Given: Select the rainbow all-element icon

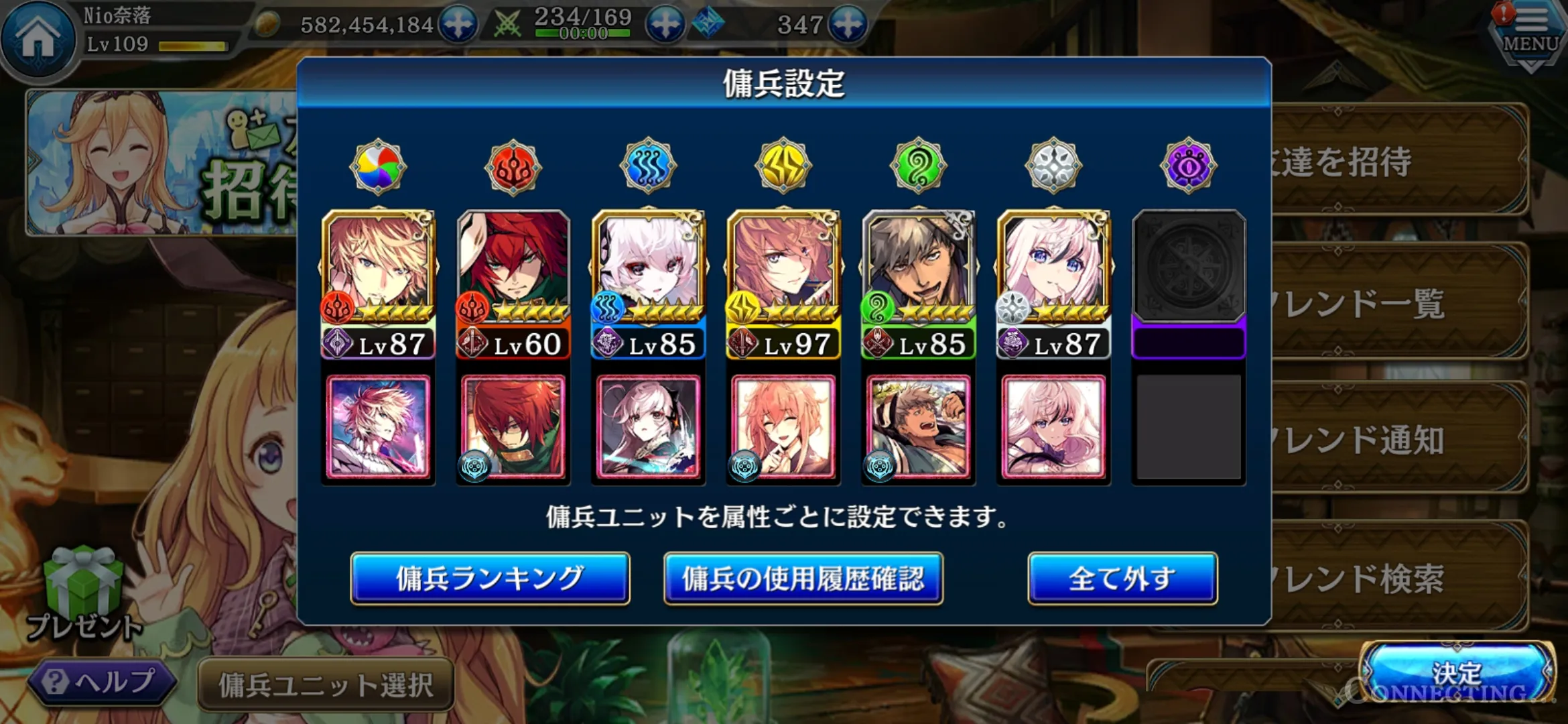Looking at the screenshot, I should [378, 167].
